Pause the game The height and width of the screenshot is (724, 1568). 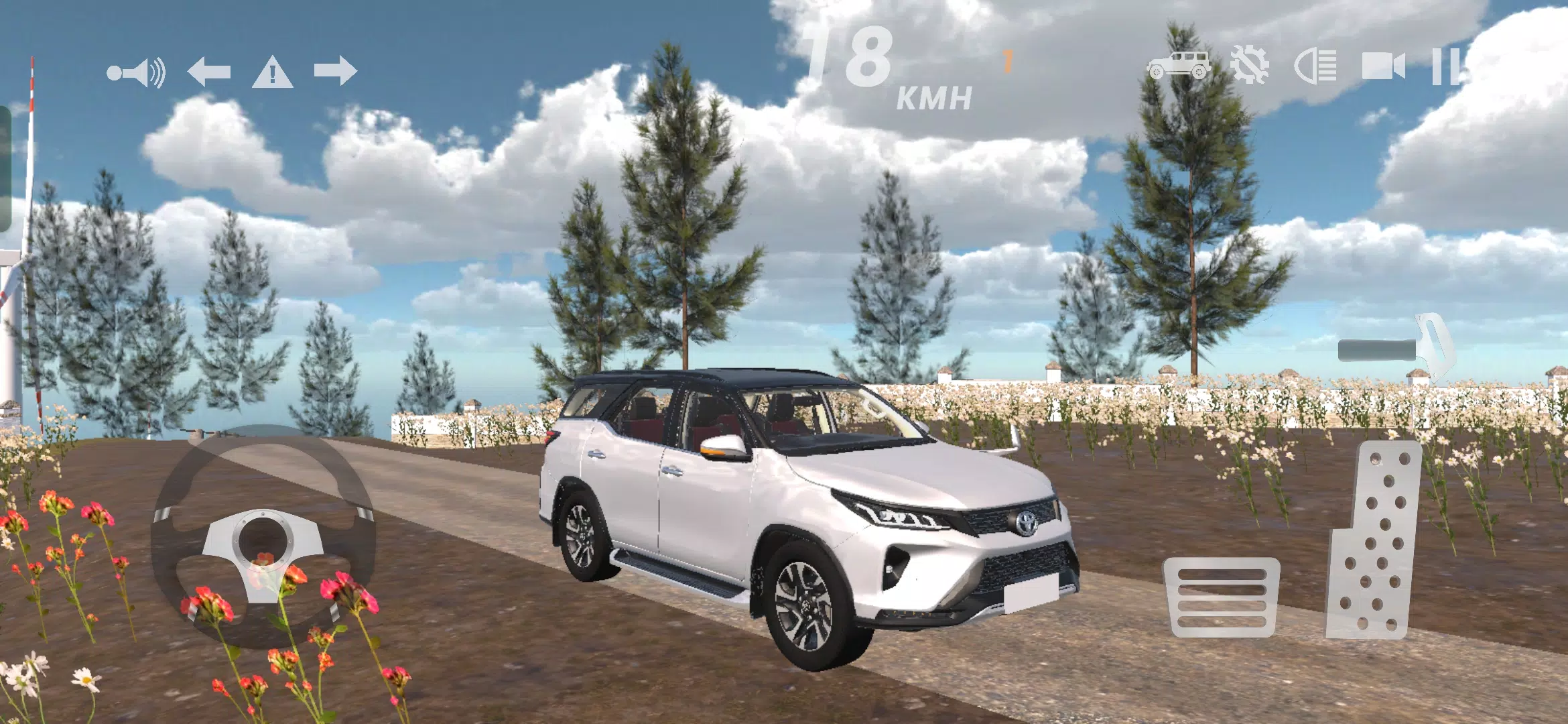click(x=1445, y=66)
